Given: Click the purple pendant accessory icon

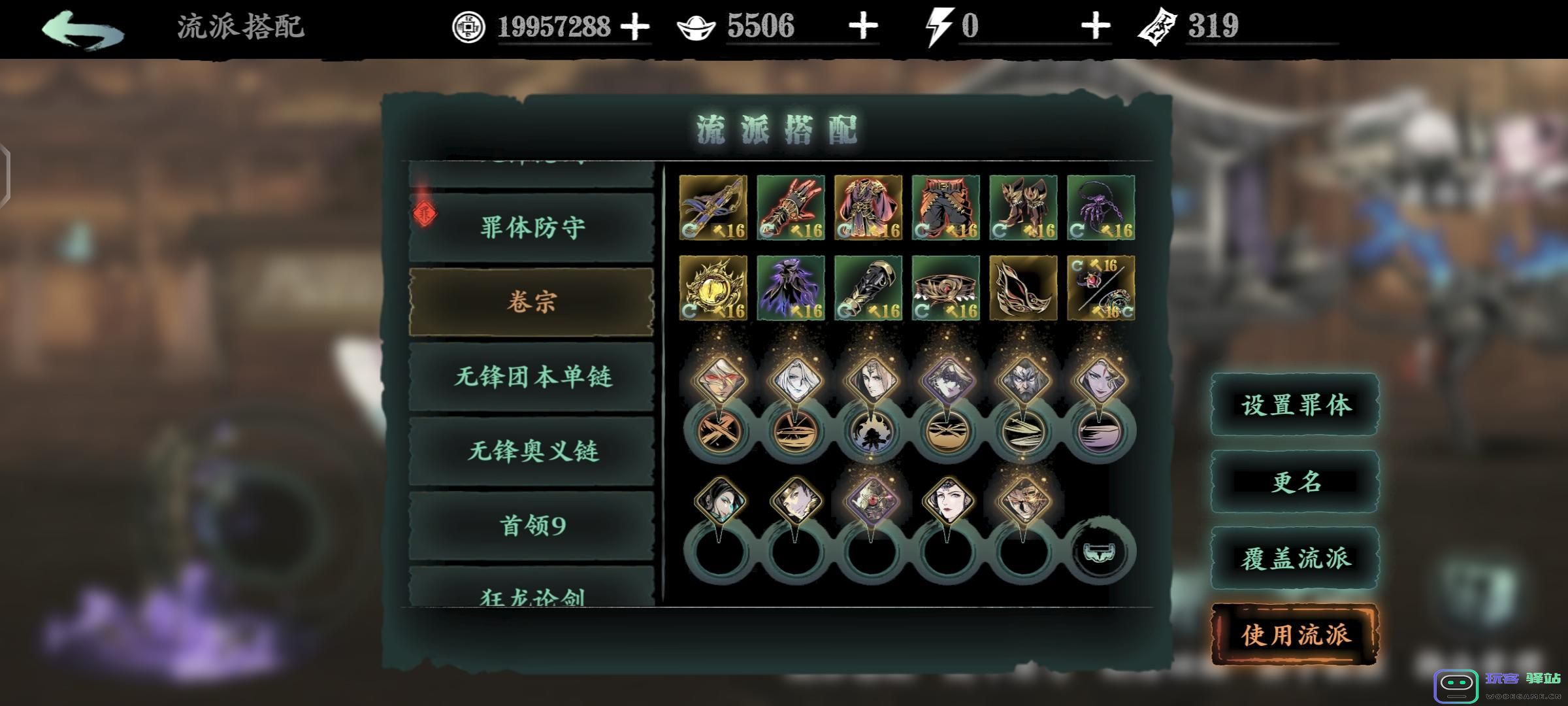Looking at the screenshot, I should [1101, 208].
